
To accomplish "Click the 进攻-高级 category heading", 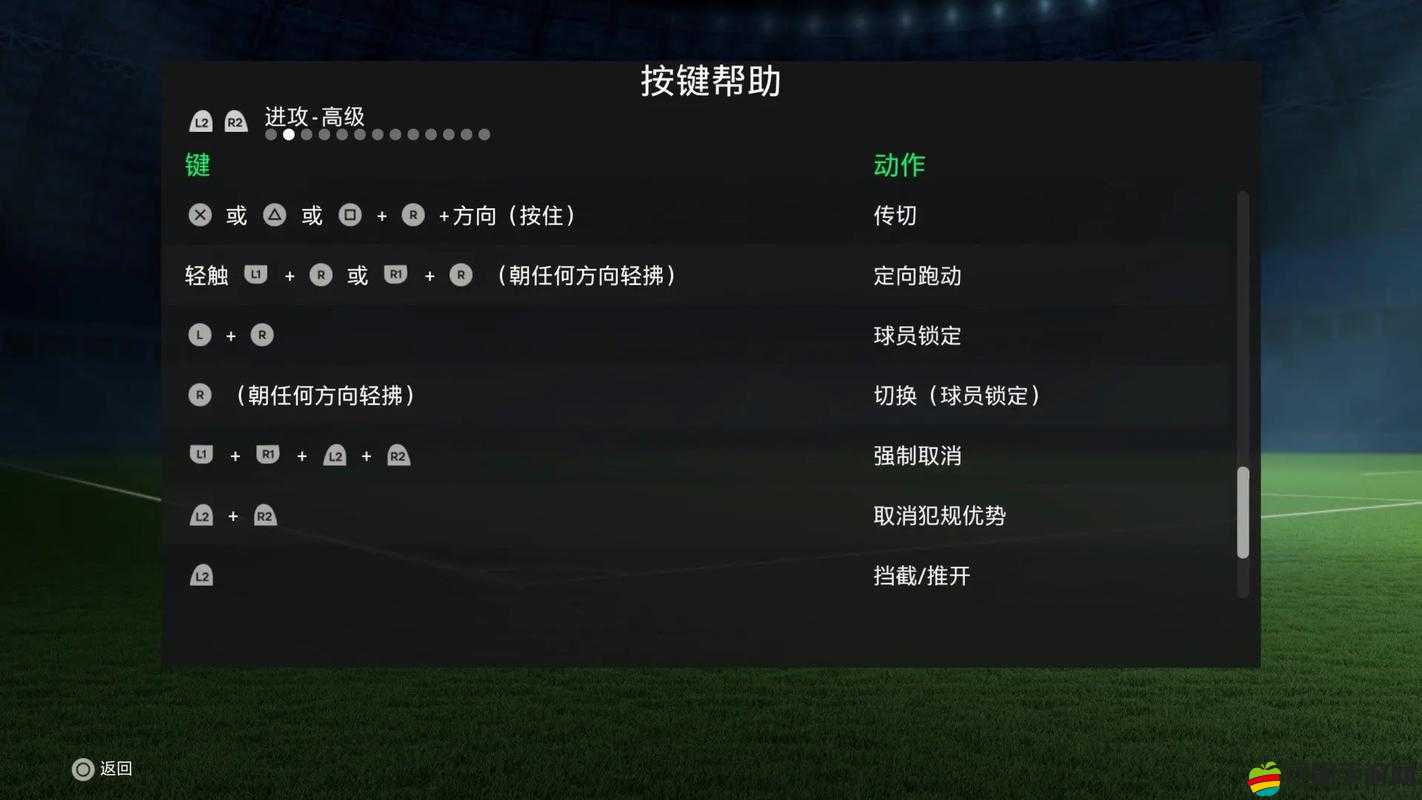I will coord(312,118).
